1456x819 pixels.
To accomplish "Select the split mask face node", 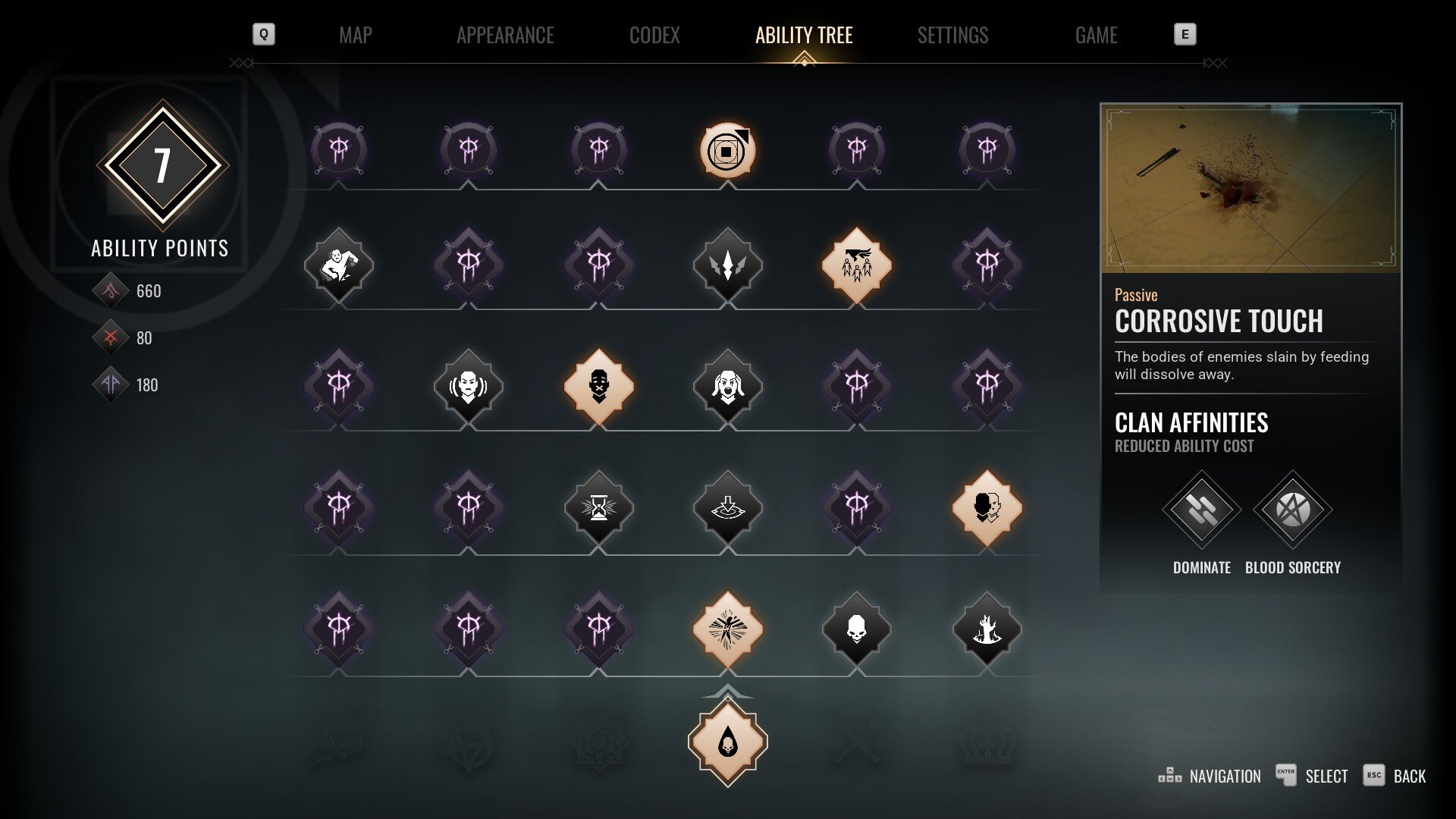I will [x=987, y=507].
